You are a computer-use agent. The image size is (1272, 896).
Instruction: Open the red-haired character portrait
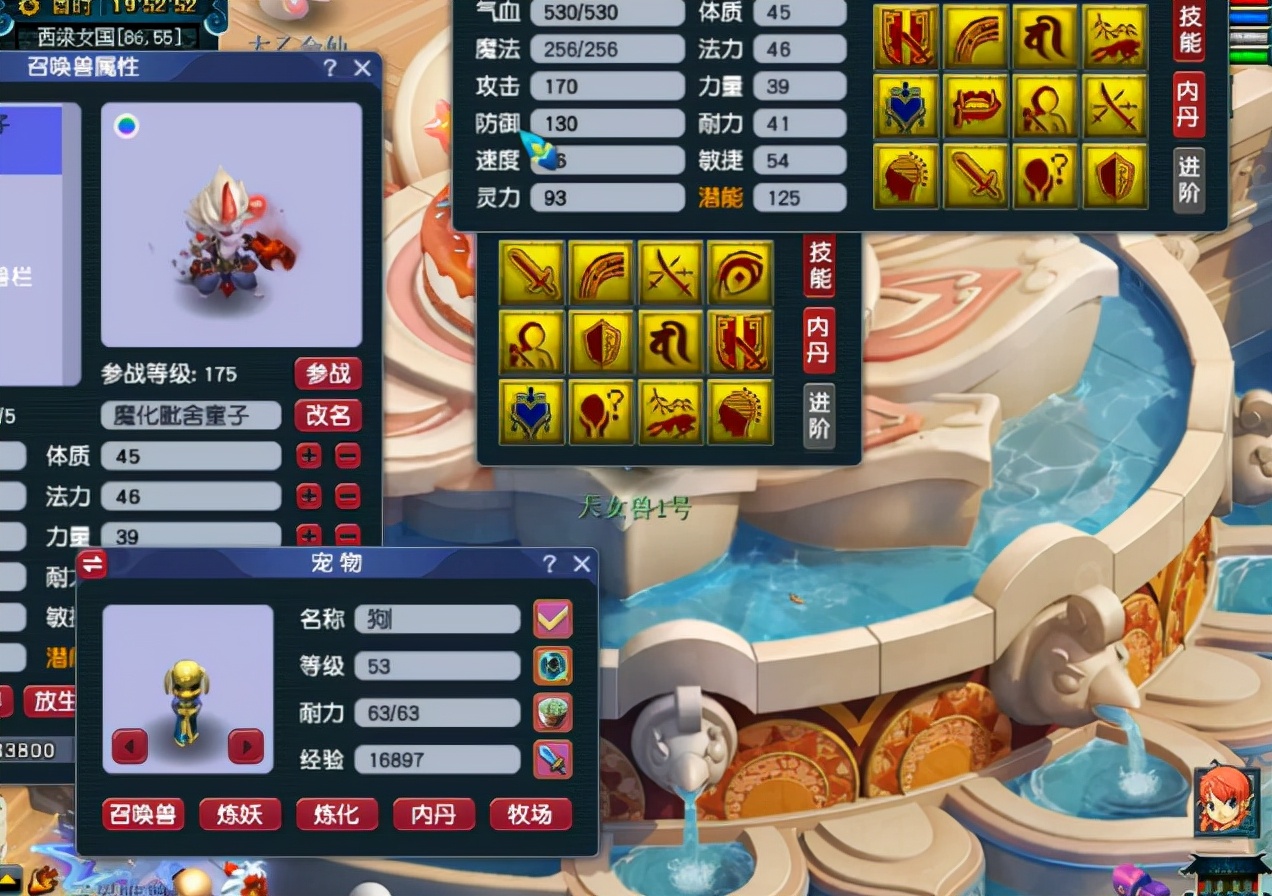[1224, 800]
